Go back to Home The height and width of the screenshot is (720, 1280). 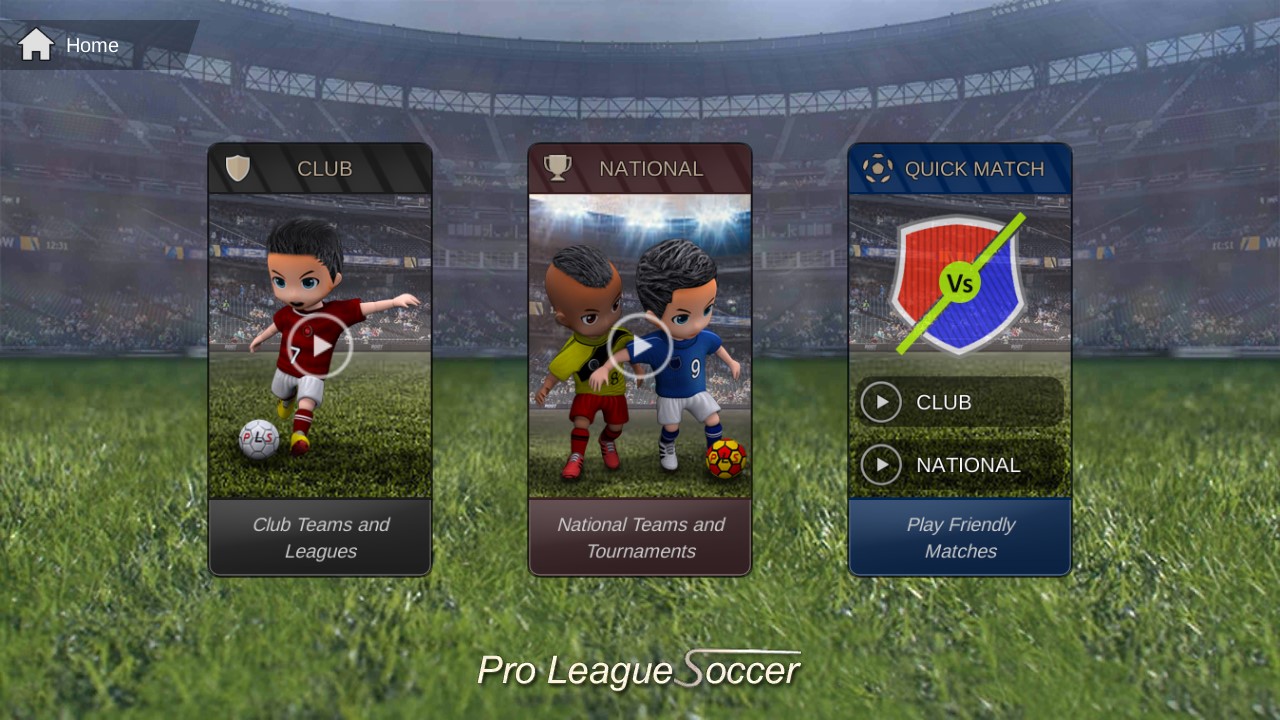coord(68,45)
